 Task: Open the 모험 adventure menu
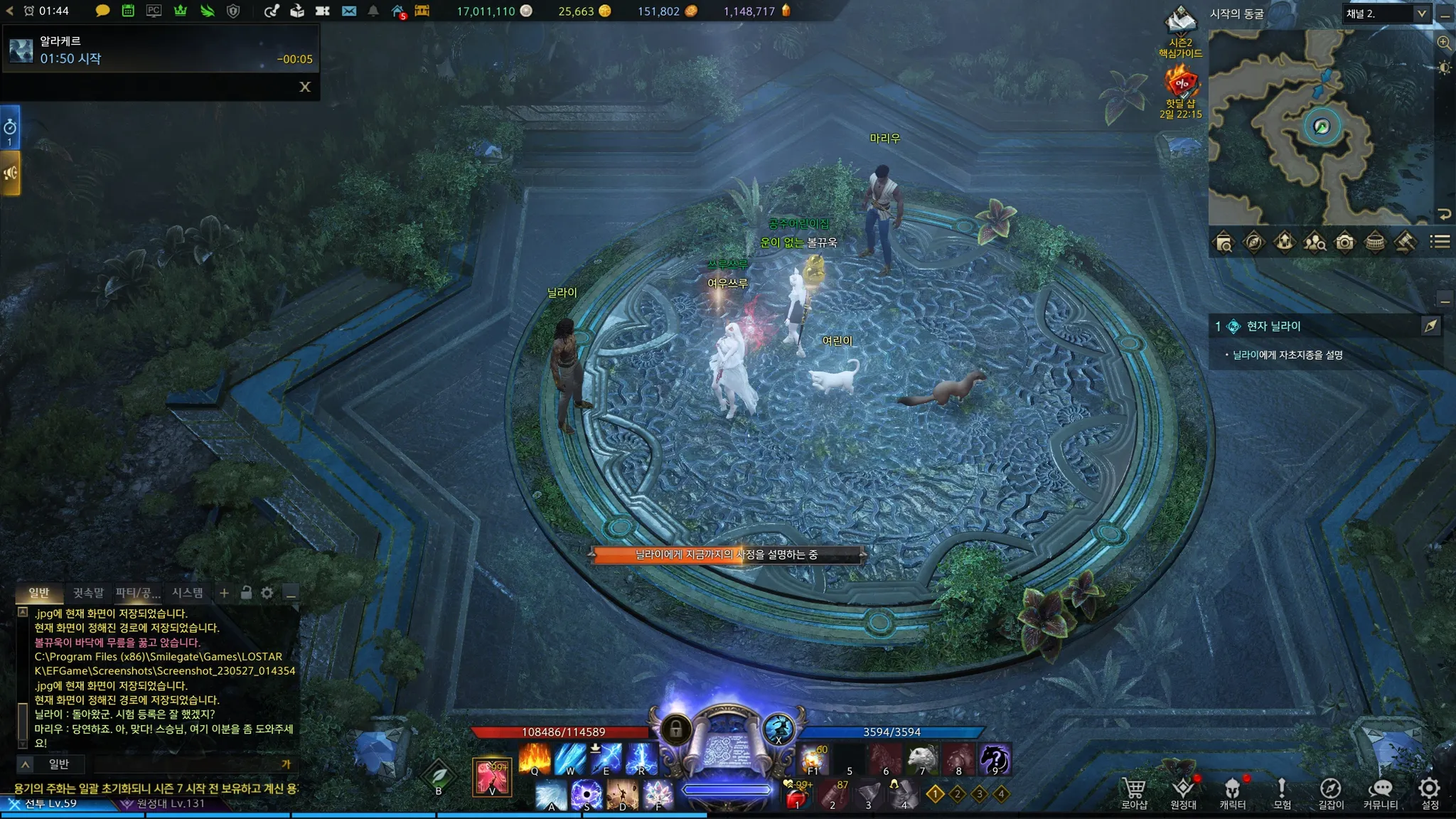(1281, 792)
